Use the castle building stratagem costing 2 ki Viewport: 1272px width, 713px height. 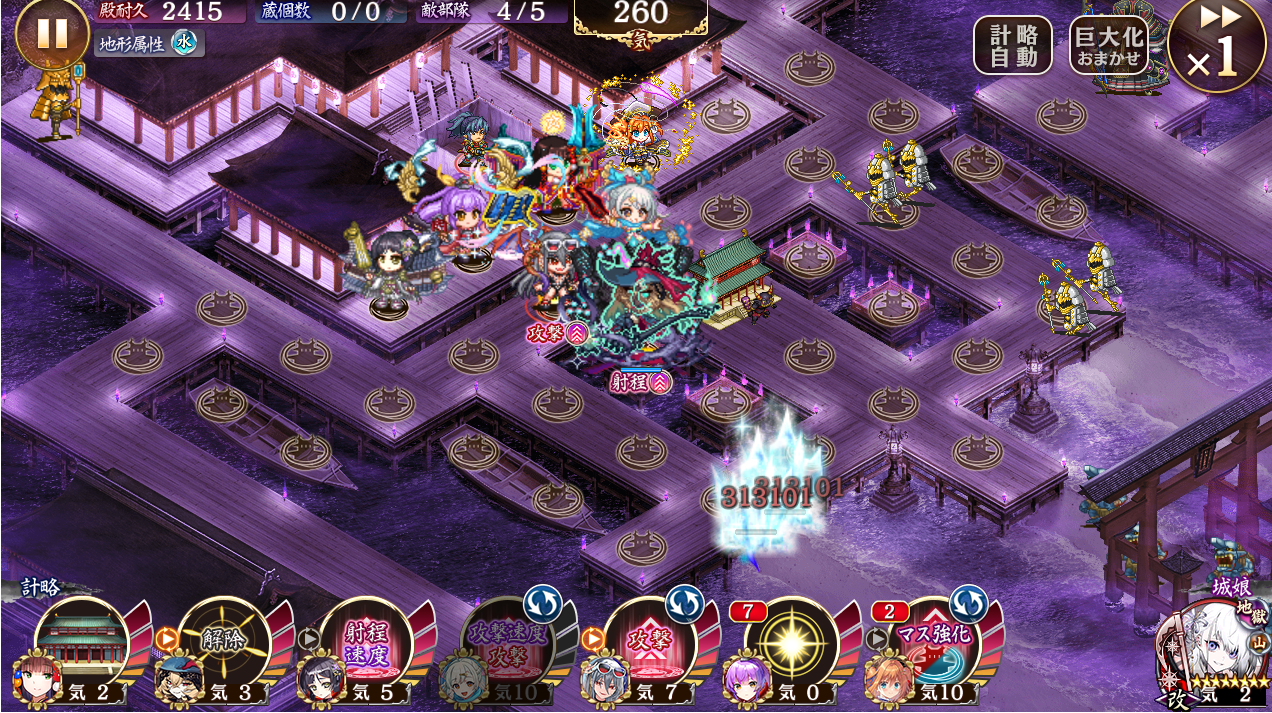(80, 640)
